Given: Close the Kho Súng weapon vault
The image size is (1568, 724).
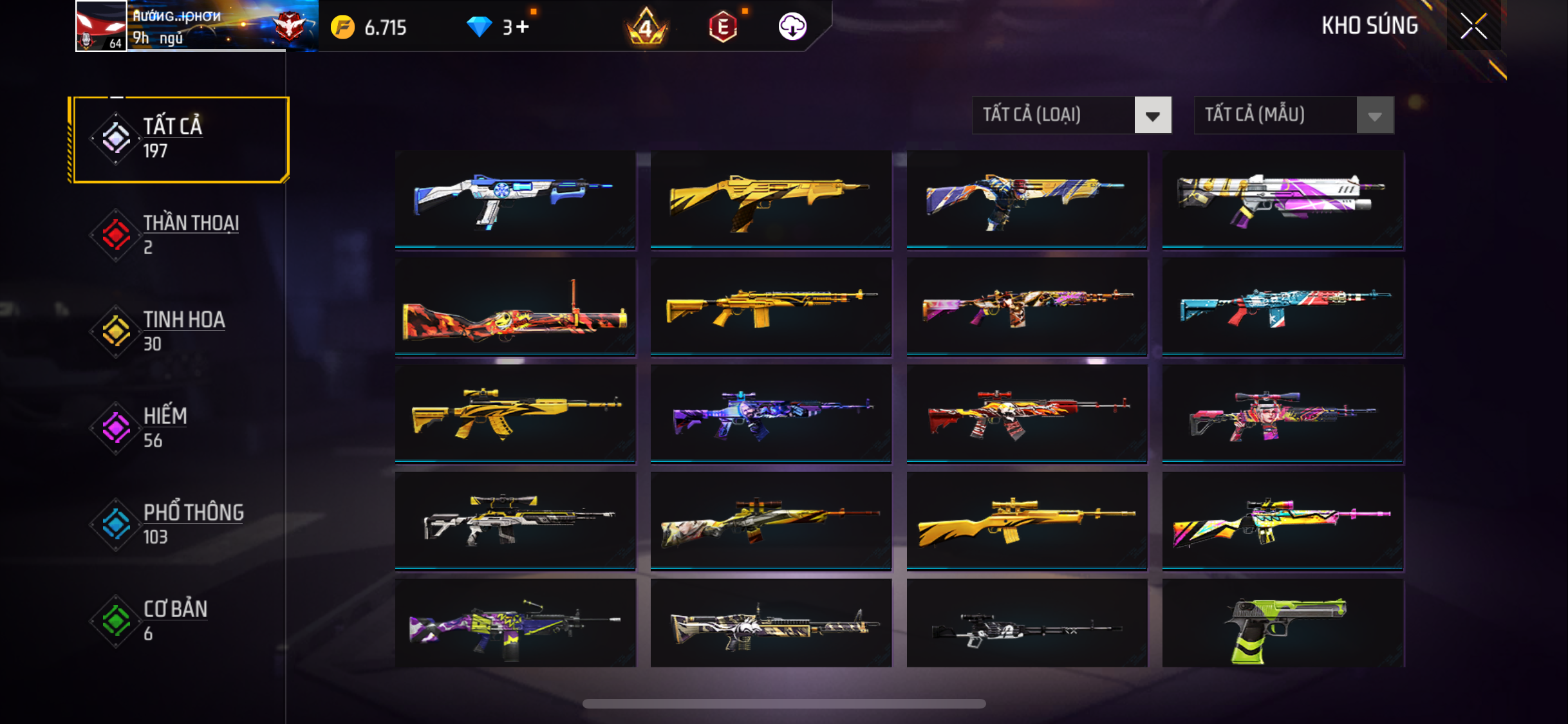Looking at the screenshot, I should click(x=1473, y=26).
